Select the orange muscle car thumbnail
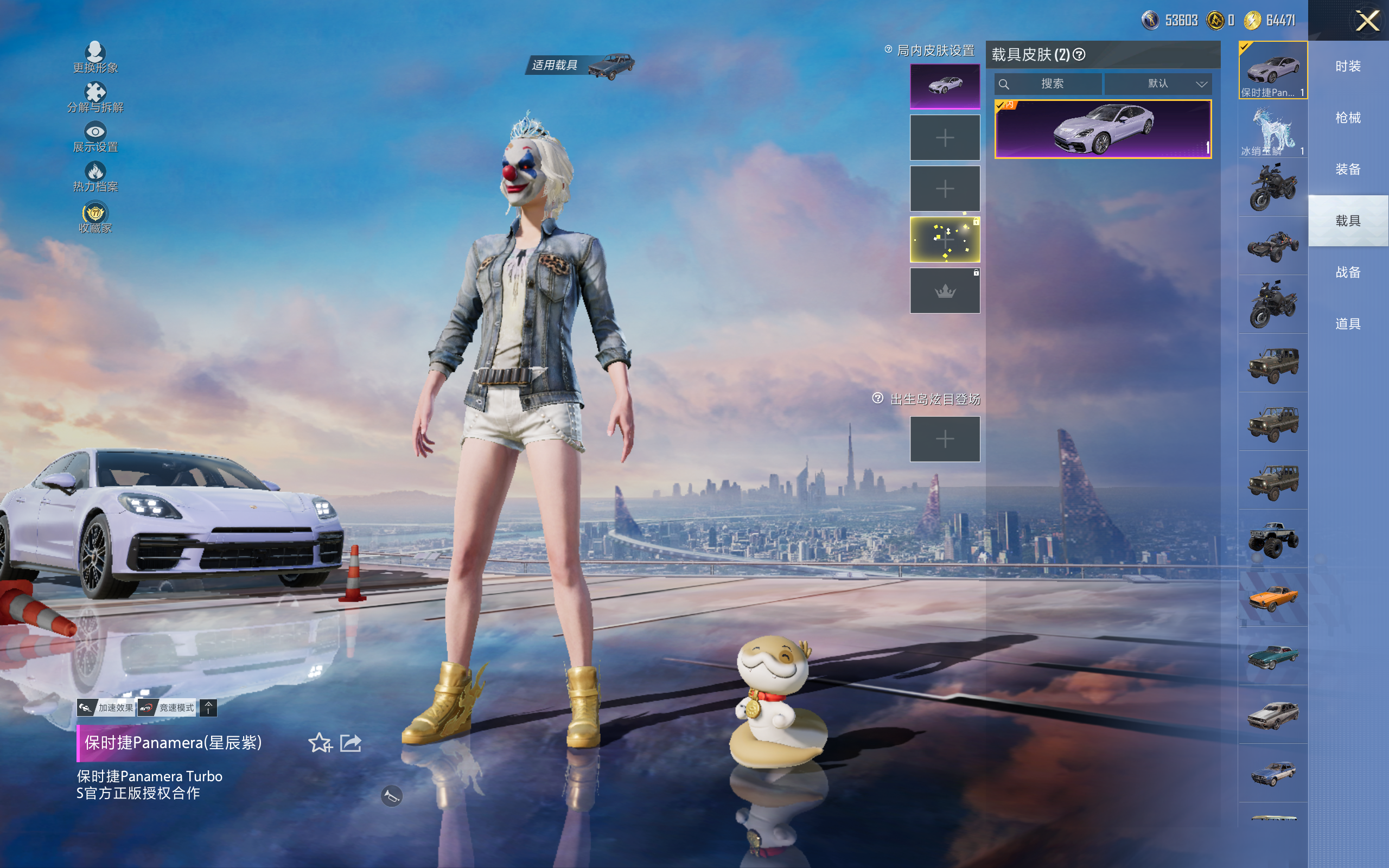This screenshot has width=1389, height=868. pyautogui.click(x=1273, y=598)
